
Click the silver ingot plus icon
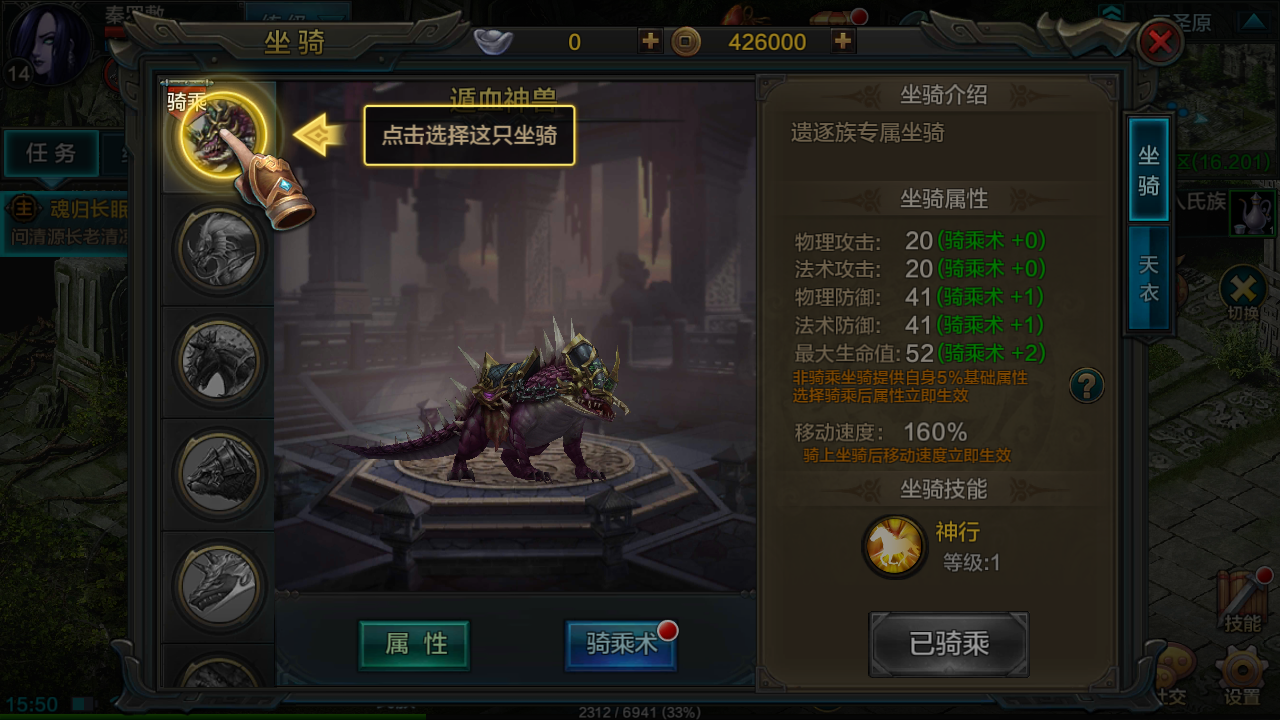(649, 42)
